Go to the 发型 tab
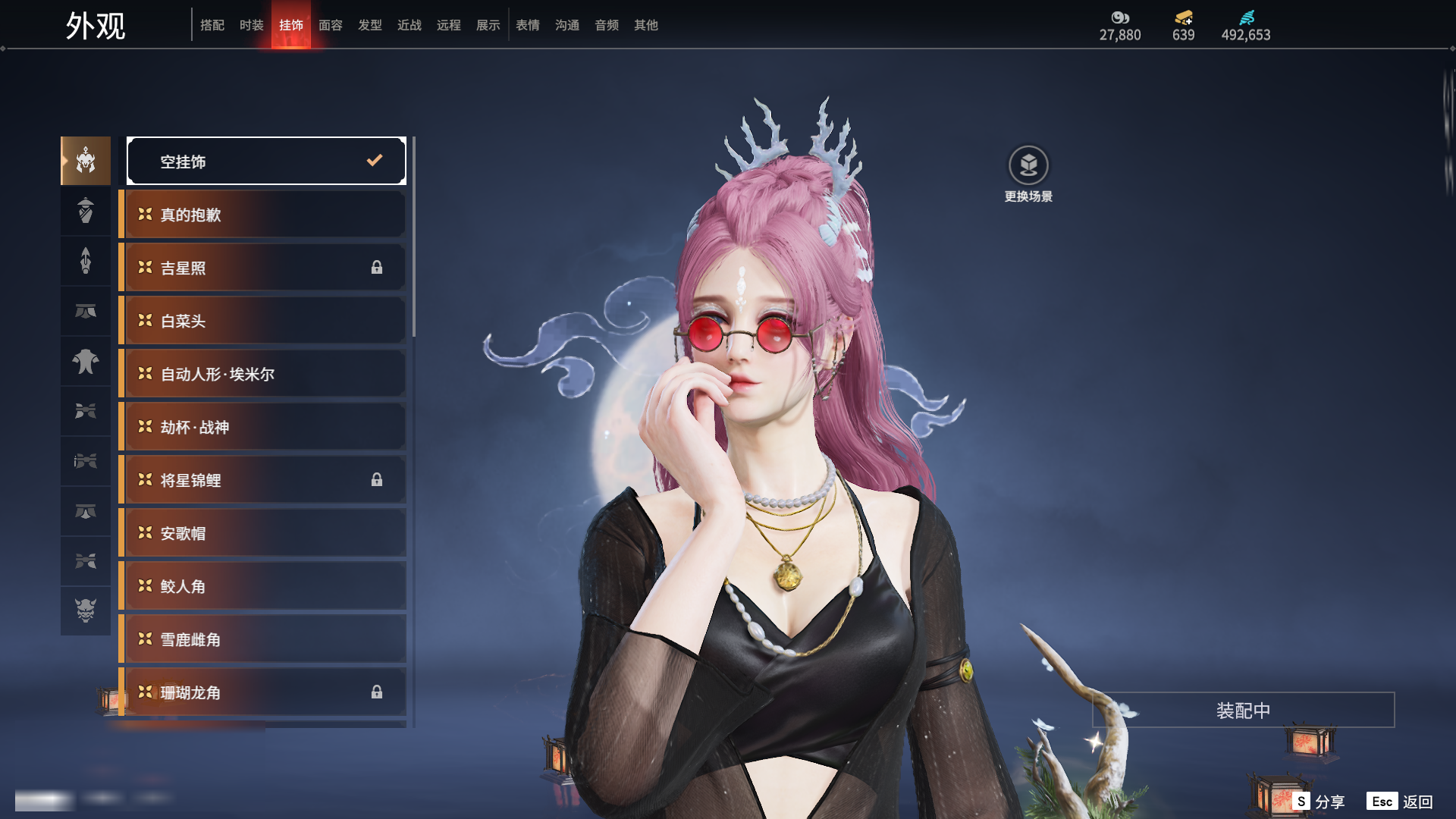Screen dimensions: 1456x819 coord(370,25)
